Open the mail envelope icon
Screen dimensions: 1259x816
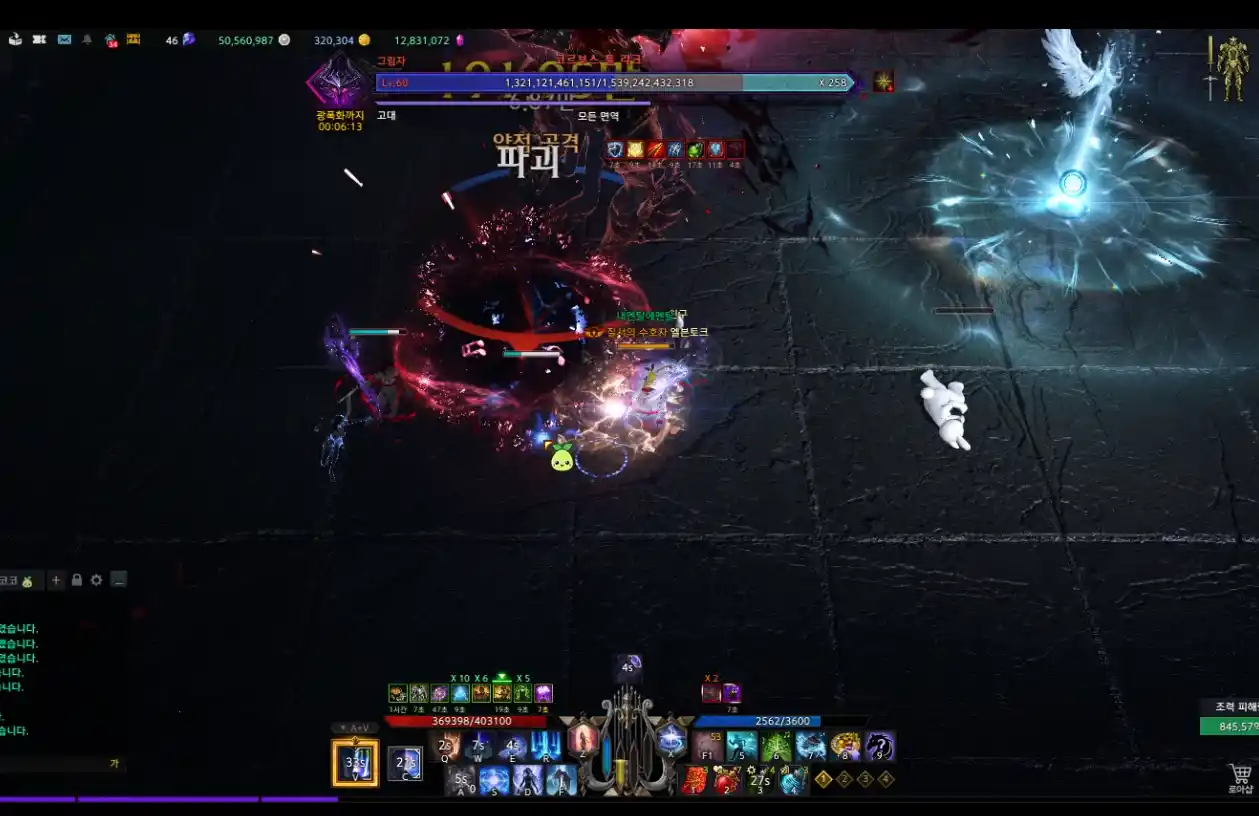(64, 40)
